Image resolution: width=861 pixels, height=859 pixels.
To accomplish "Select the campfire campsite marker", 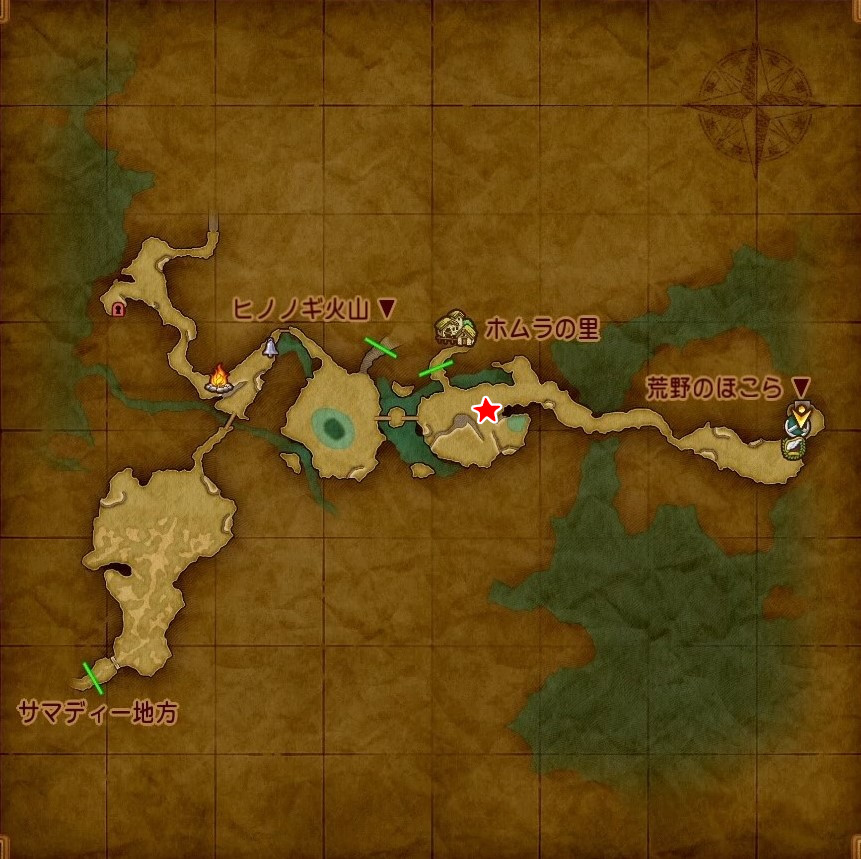I will 219,378.
